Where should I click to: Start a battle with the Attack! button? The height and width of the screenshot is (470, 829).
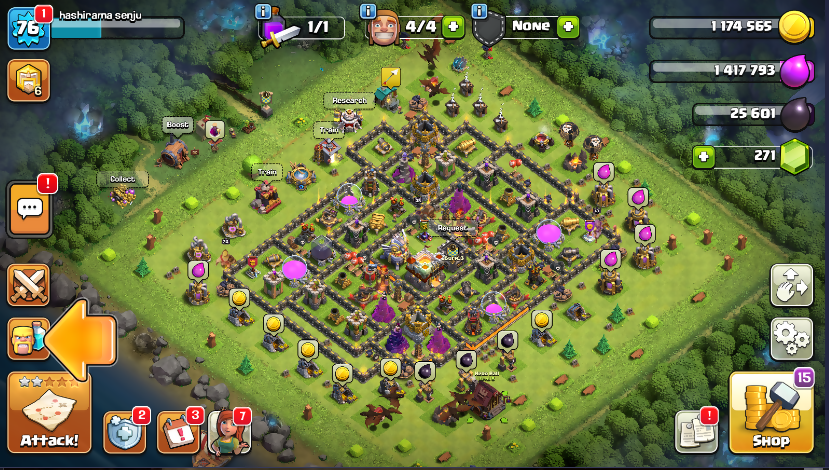49,414
